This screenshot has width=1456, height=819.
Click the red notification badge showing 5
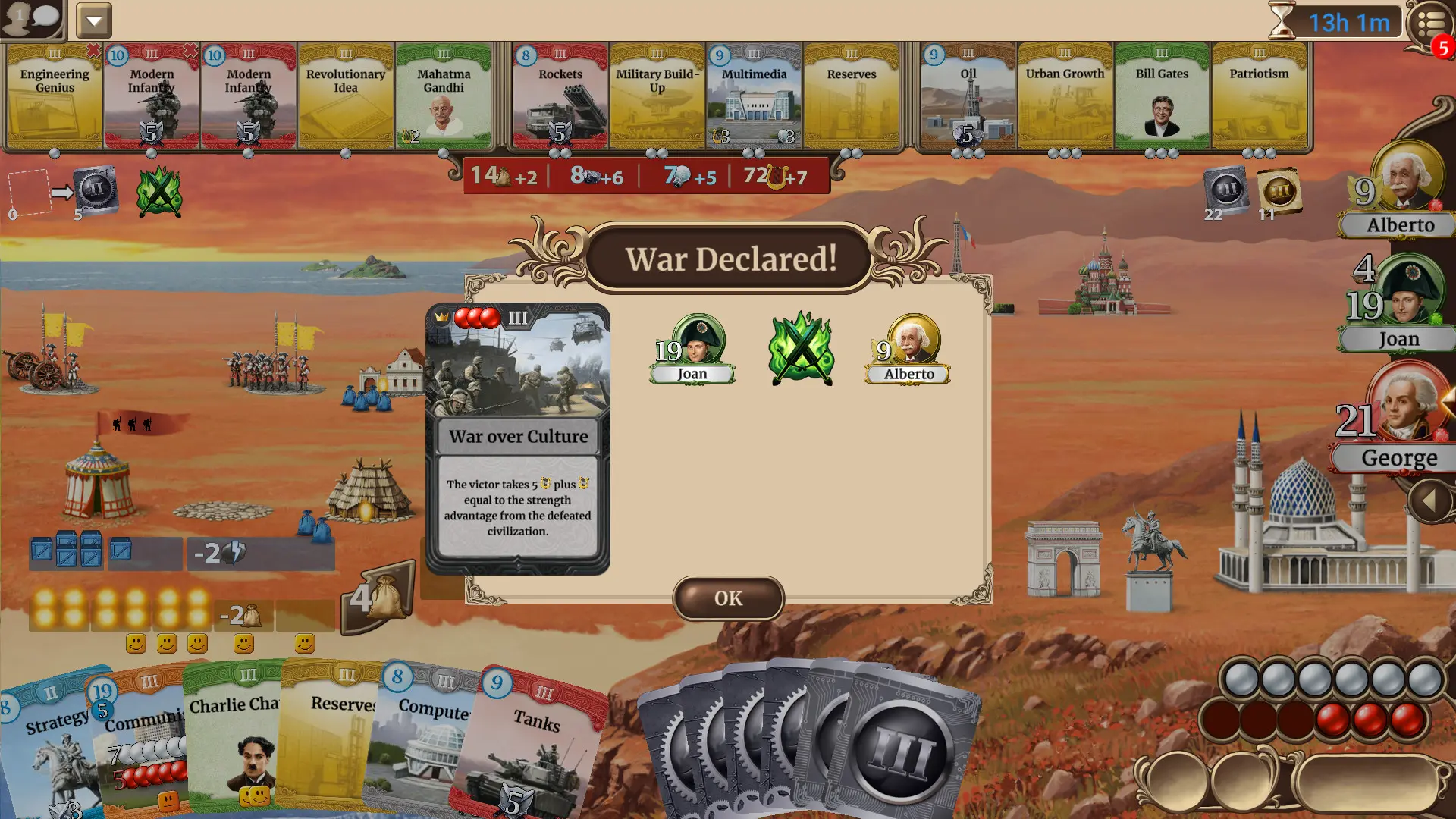[1444, 47]
